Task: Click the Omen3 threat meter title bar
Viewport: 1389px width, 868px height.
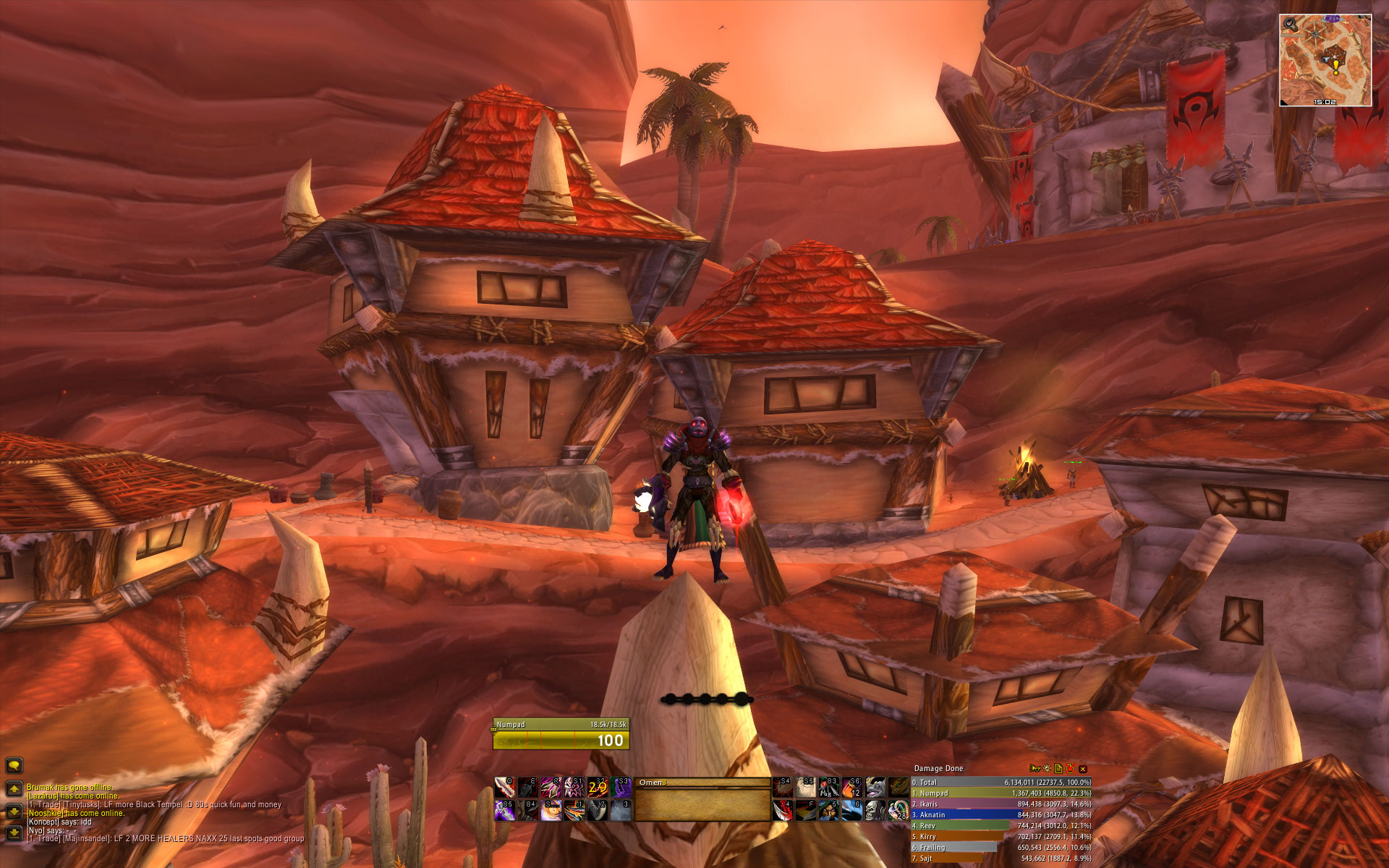Action: click(702, 783)
